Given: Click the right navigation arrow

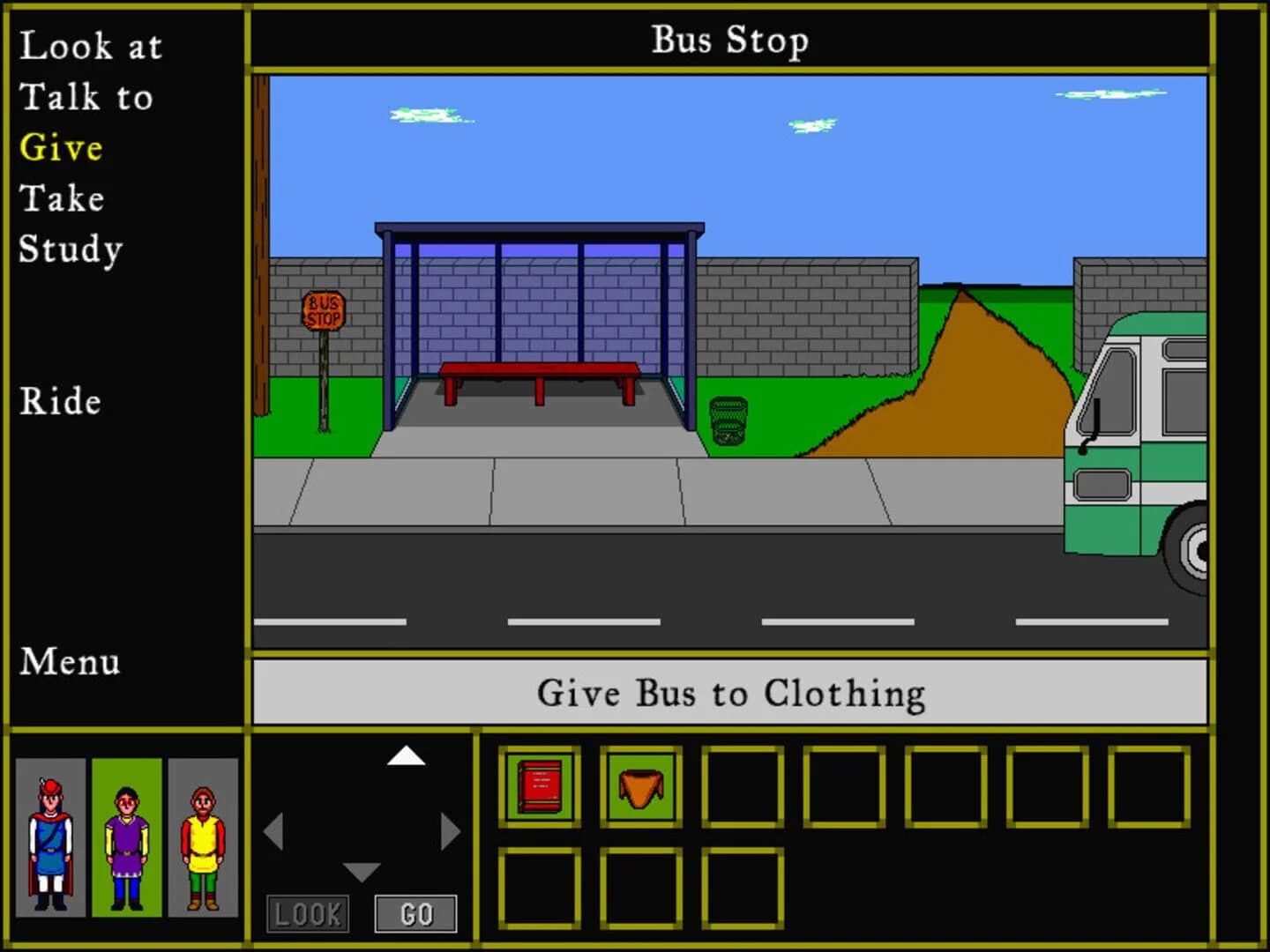Looking at the screenshot, I should tap(452, 829).
